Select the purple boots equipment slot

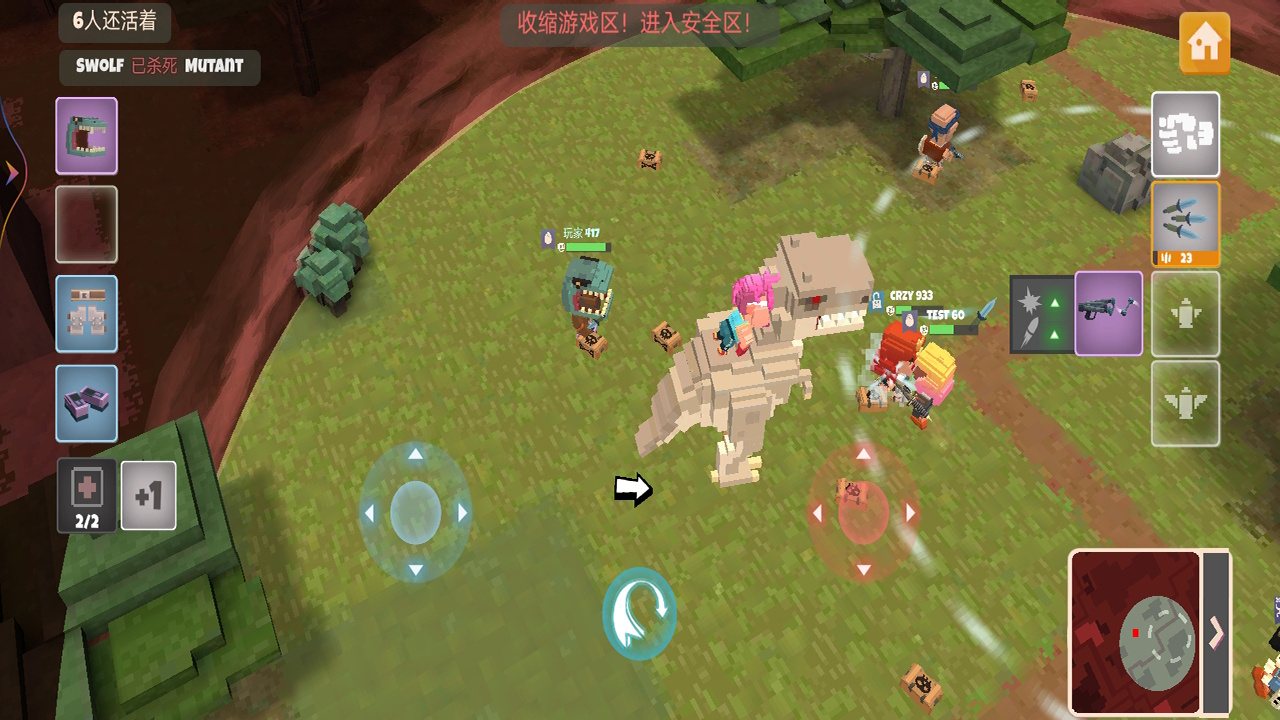tap(86, 403)
